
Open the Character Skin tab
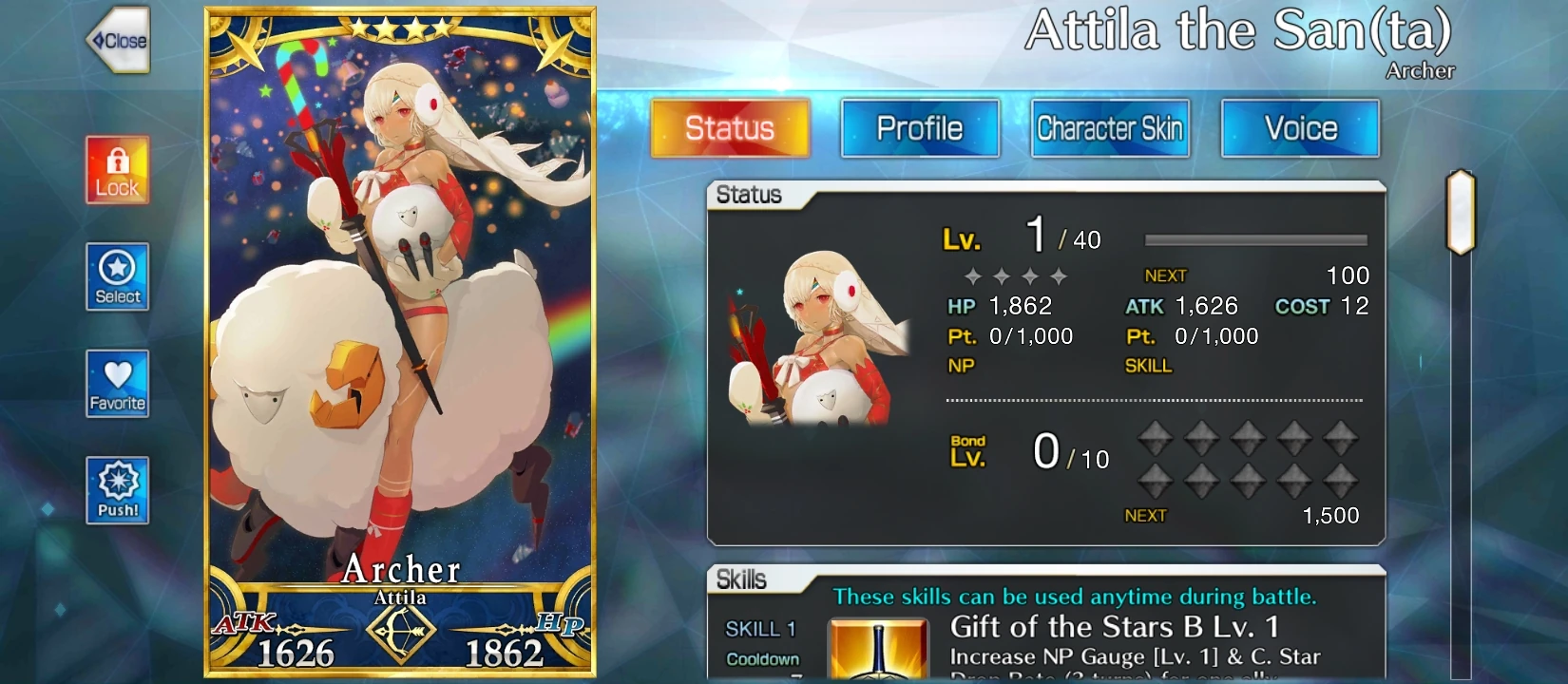[x=1110, y=127]
